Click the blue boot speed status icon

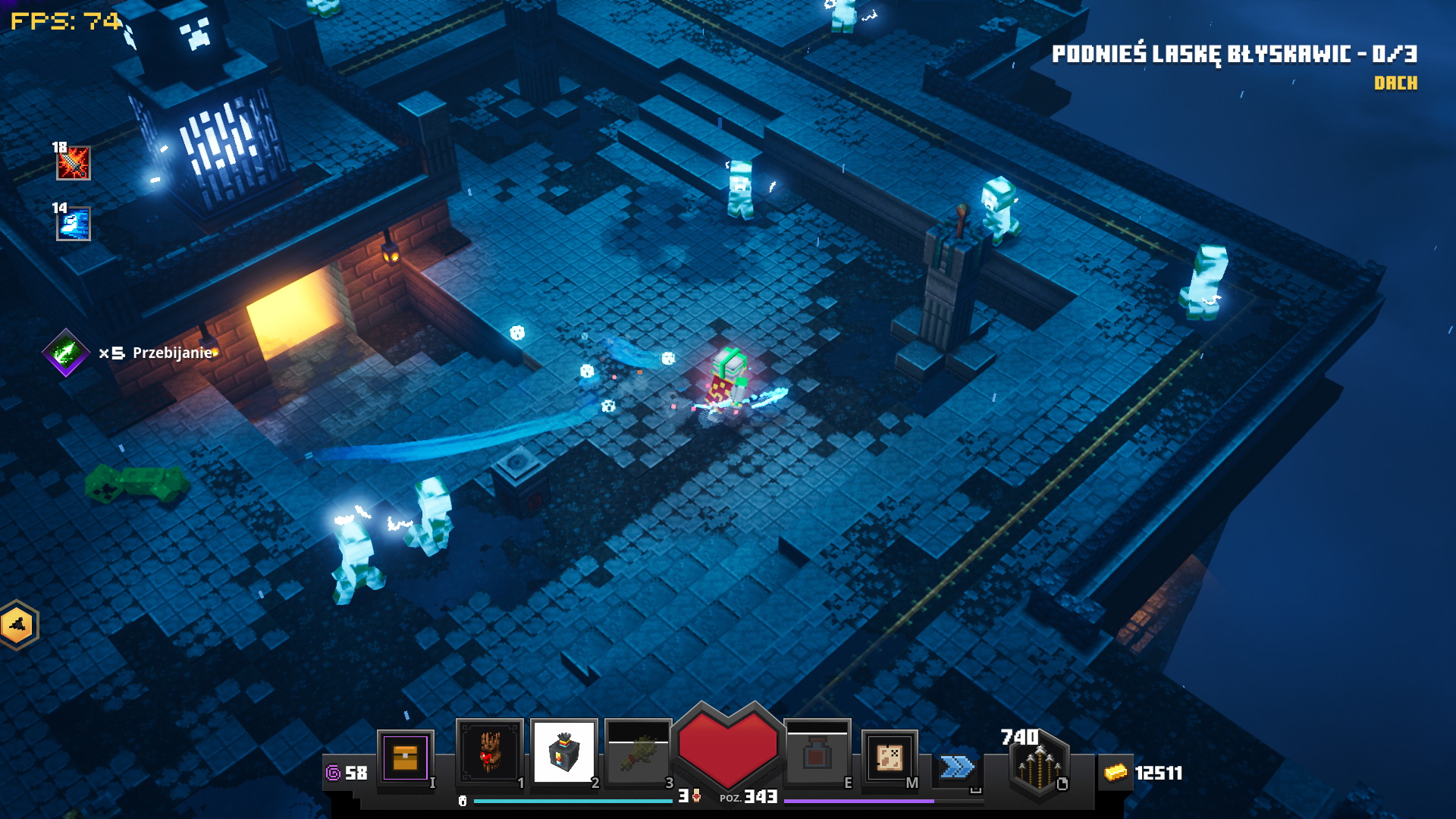[74, 224]
